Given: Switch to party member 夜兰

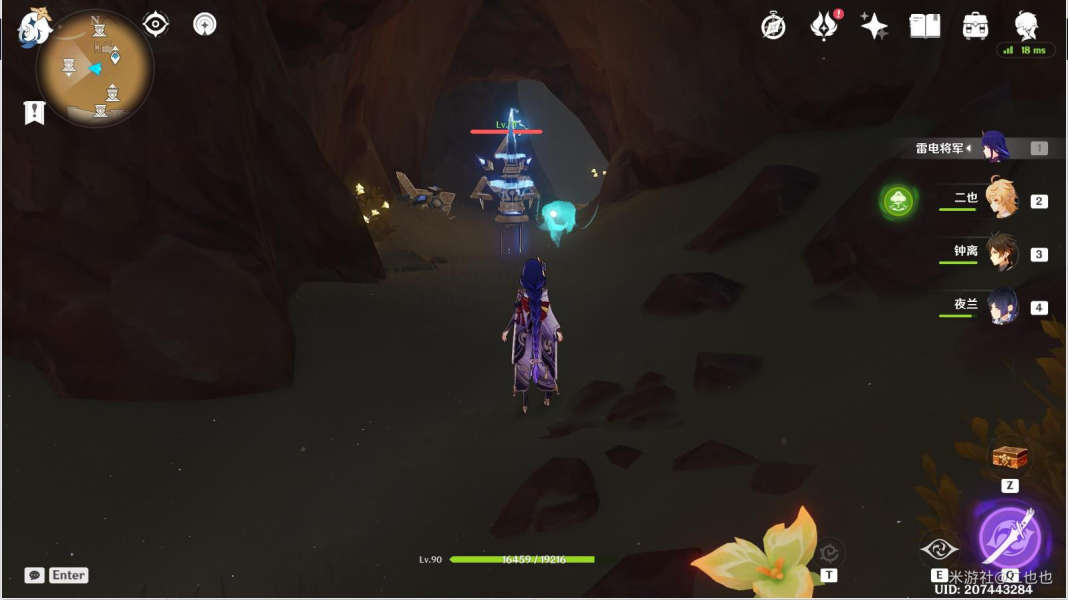Looking at the screenshot, I should (1002, 306).
